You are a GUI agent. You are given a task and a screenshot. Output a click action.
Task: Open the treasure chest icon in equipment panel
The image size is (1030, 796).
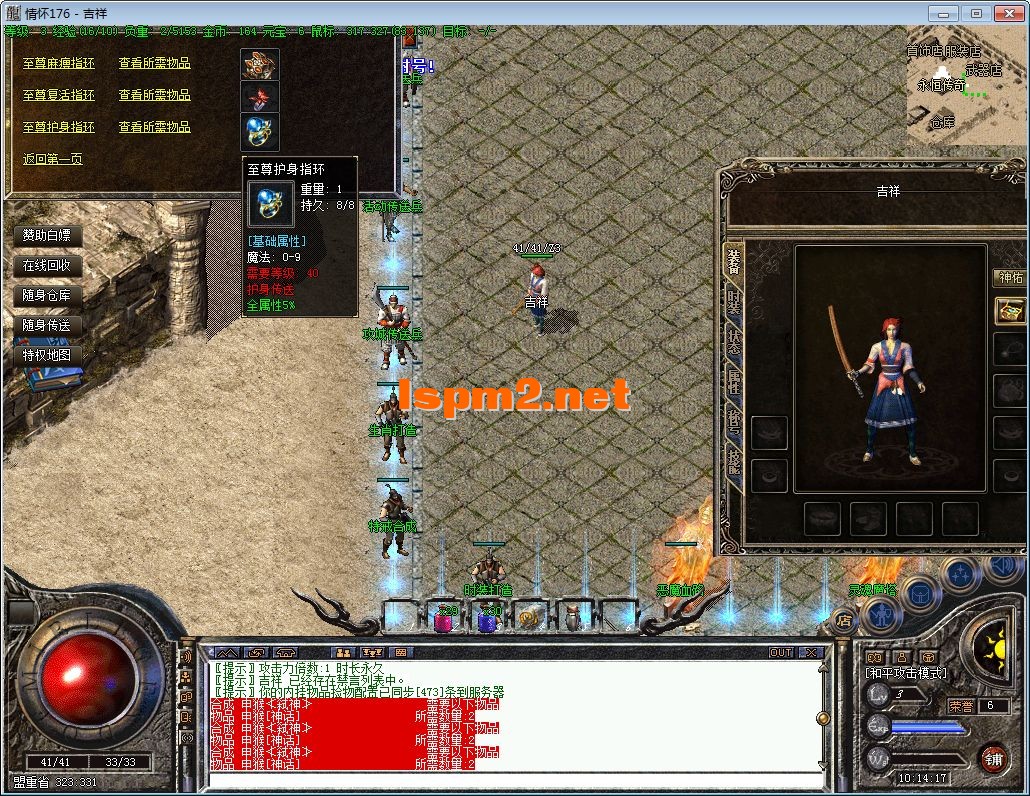click(1010, 311)
